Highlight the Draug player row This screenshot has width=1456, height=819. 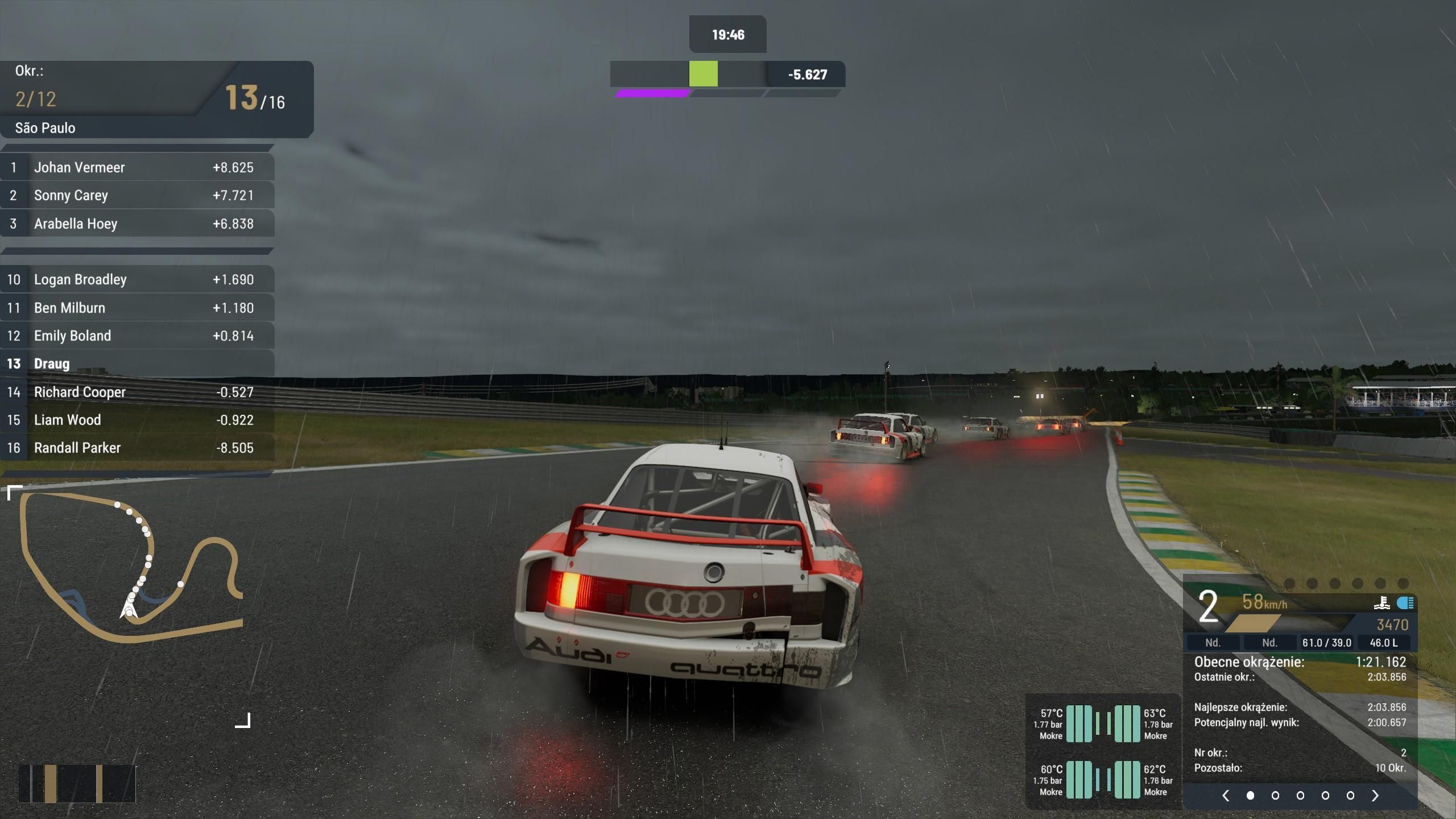(x=136, y=363)
